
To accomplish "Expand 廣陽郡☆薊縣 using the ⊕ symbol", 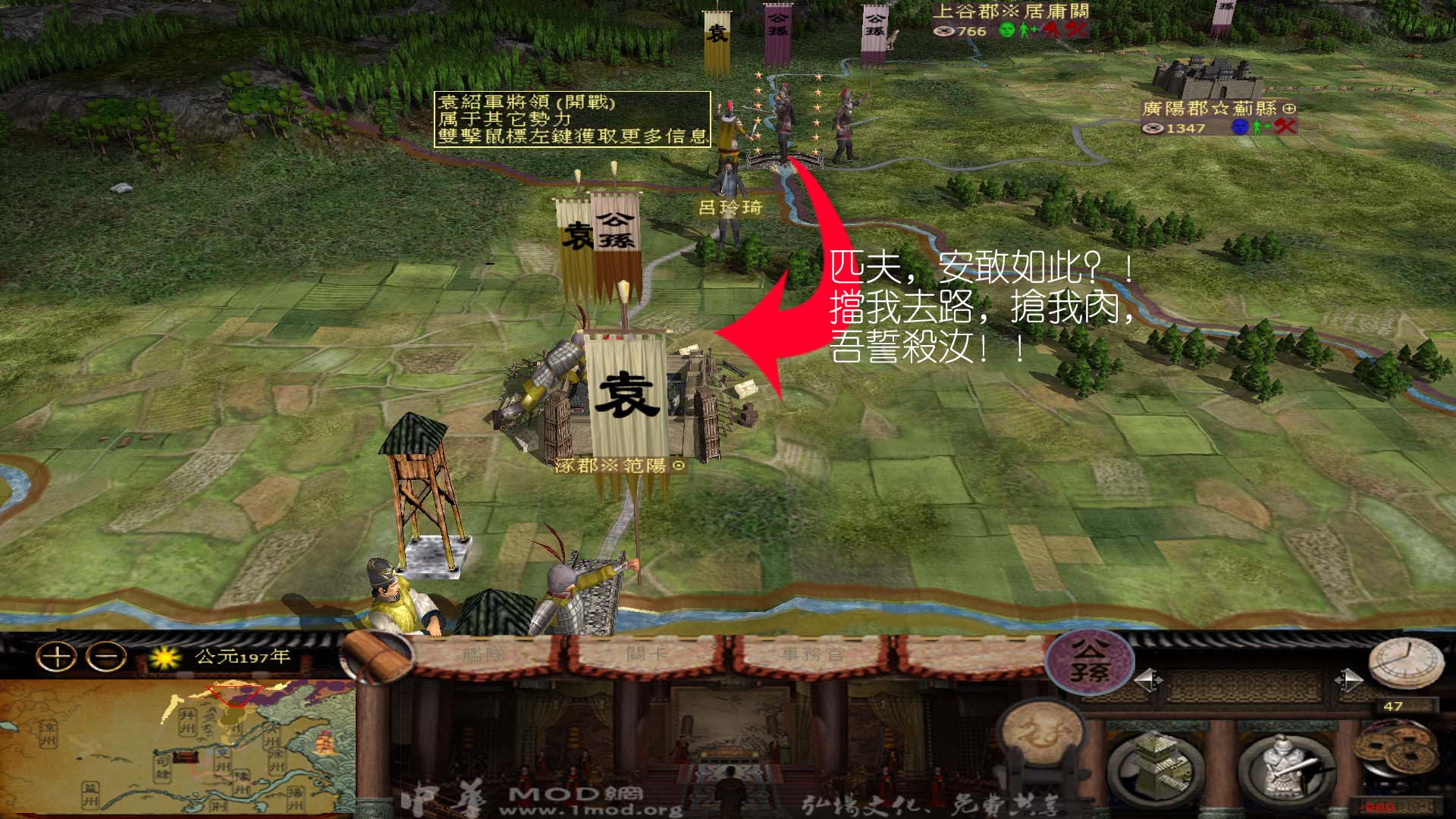I will click(1289, 109).
